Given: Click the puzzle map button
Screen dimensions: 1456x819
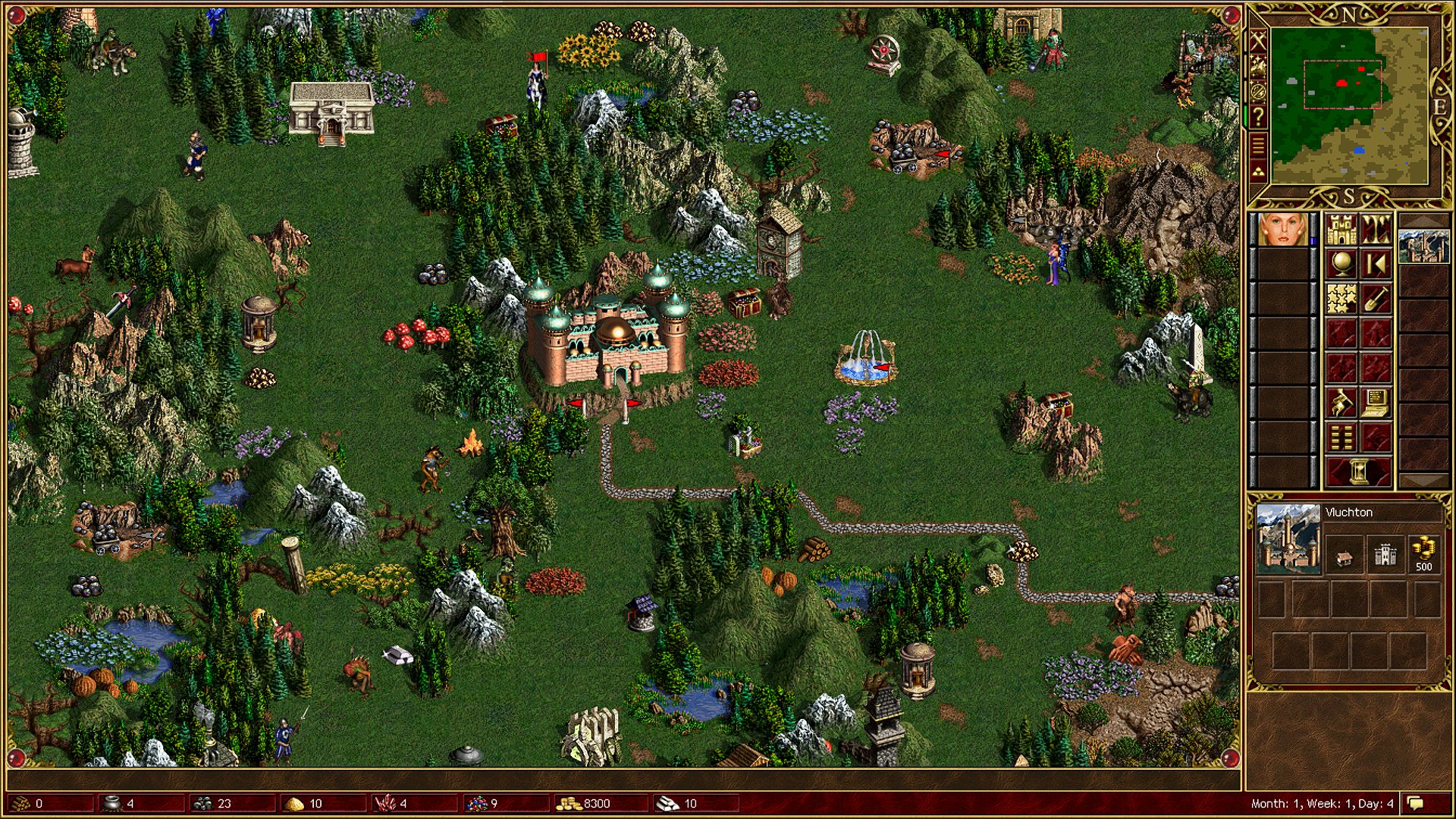Looking at the screenshot, I should point(1341,299).
